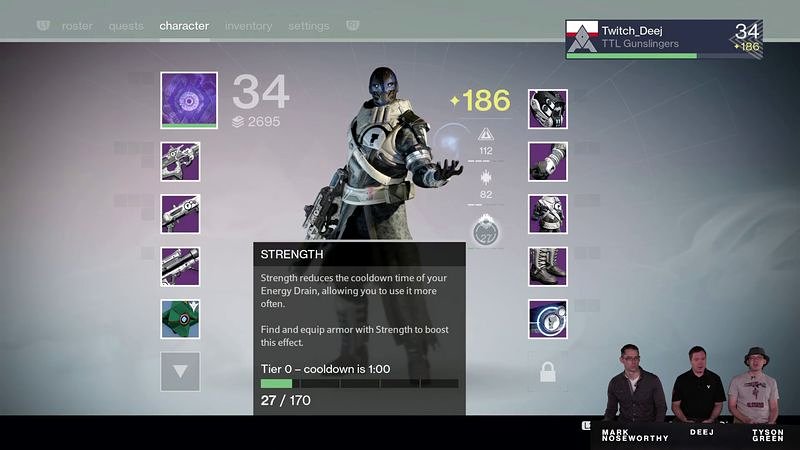Select the helmet armor slot

[x=548, y=109]
